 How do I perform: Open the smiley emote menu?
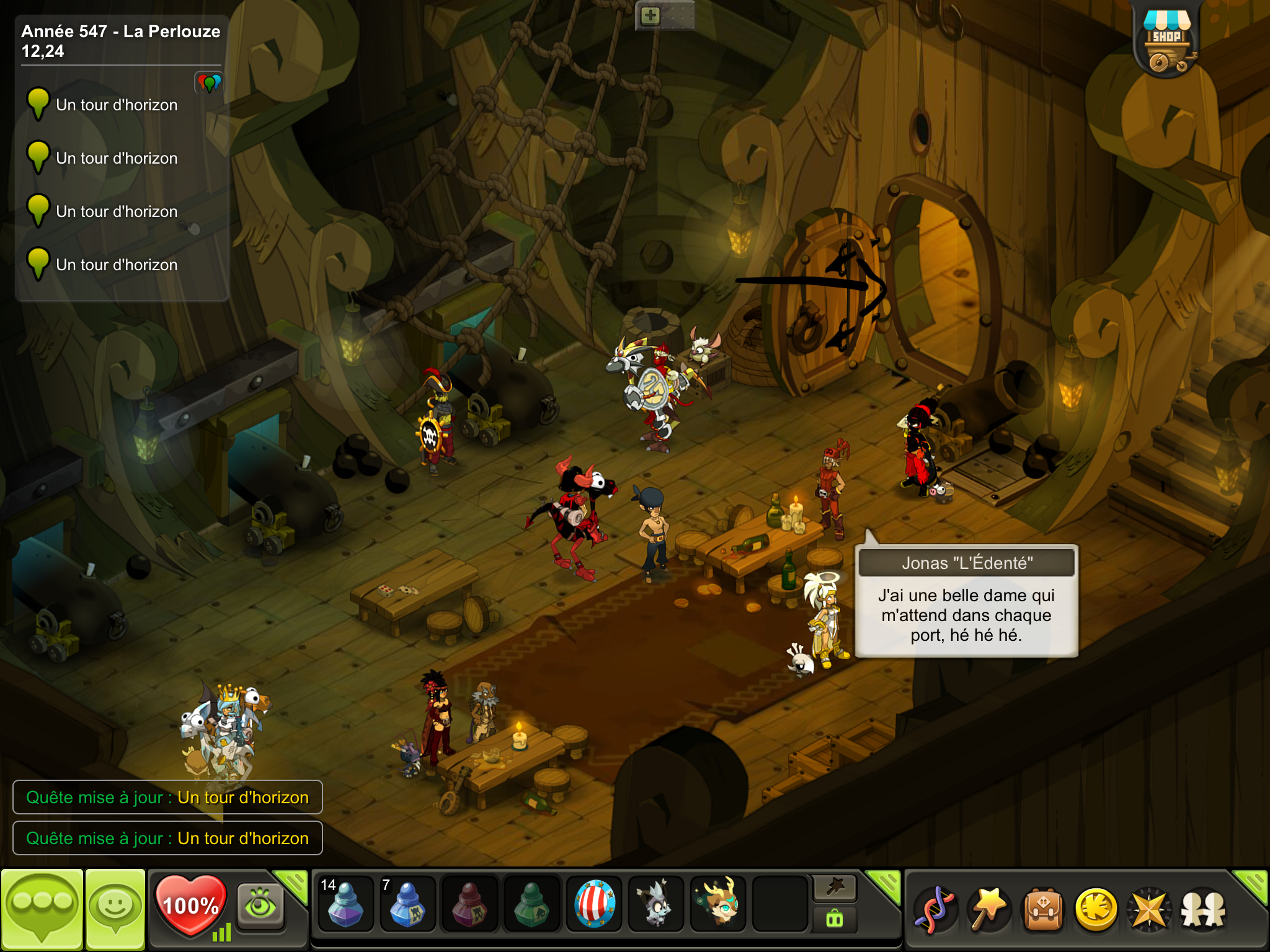pos(115,909)
